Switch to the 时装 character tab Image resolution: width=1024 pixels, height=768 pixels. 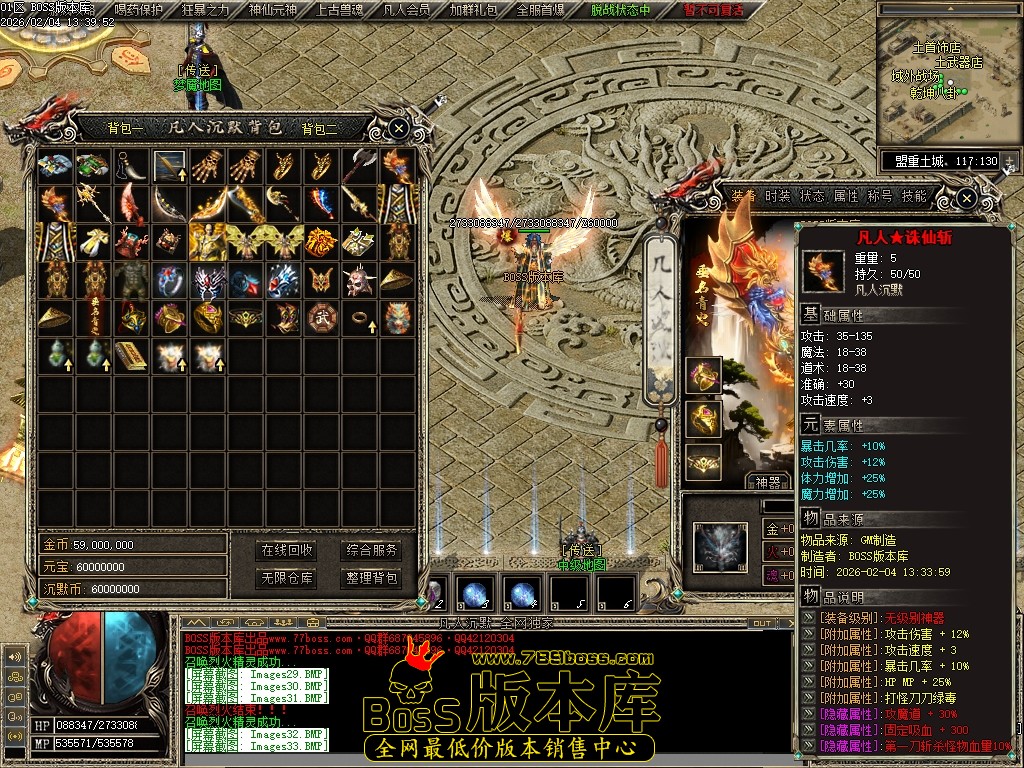(777, 196)
